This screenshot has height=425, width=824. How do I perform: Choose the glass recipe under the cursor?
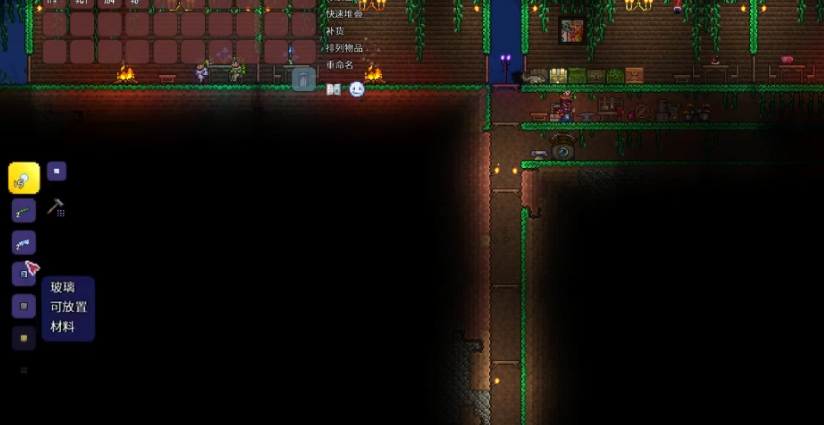point(23,273)
